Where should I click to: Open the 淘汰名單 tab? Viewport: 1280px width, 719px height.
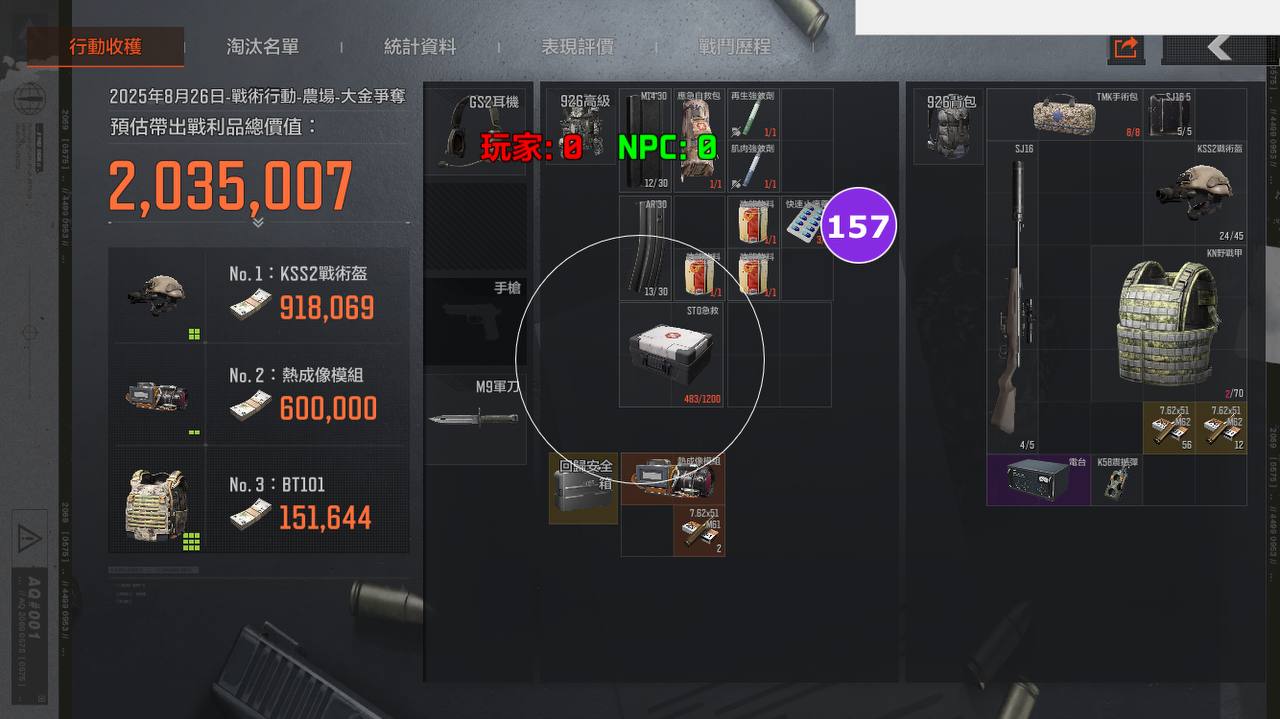point(262,47)
